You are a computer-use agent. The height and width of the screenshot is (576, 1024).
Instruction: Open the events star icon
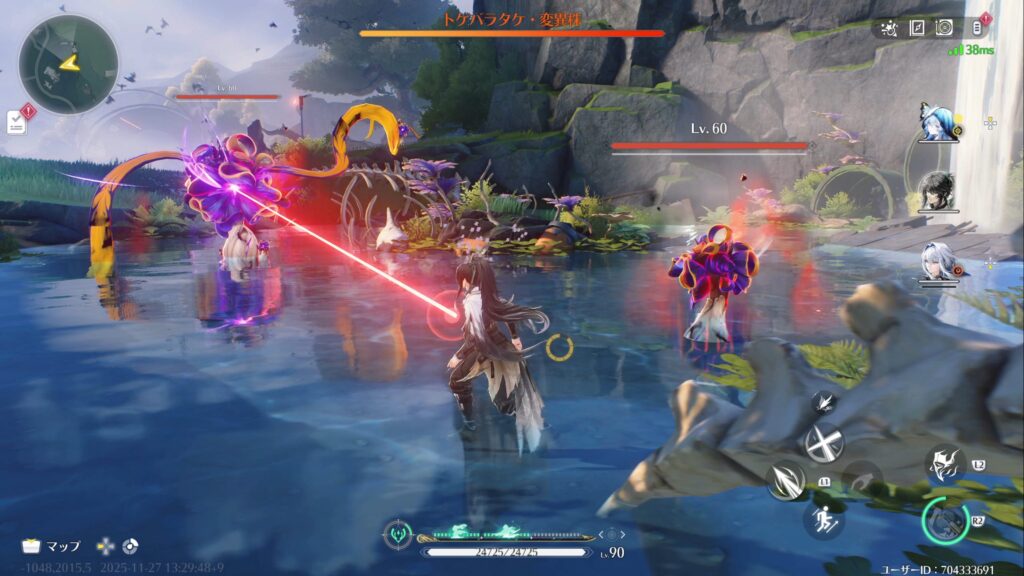[x=891, y=28]
